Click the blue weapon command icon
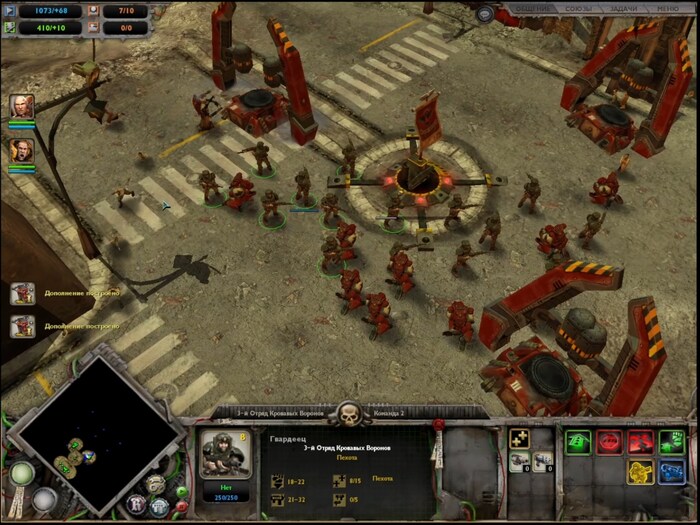700x525 pixels. pyautogui.click(x=672, y=472)
